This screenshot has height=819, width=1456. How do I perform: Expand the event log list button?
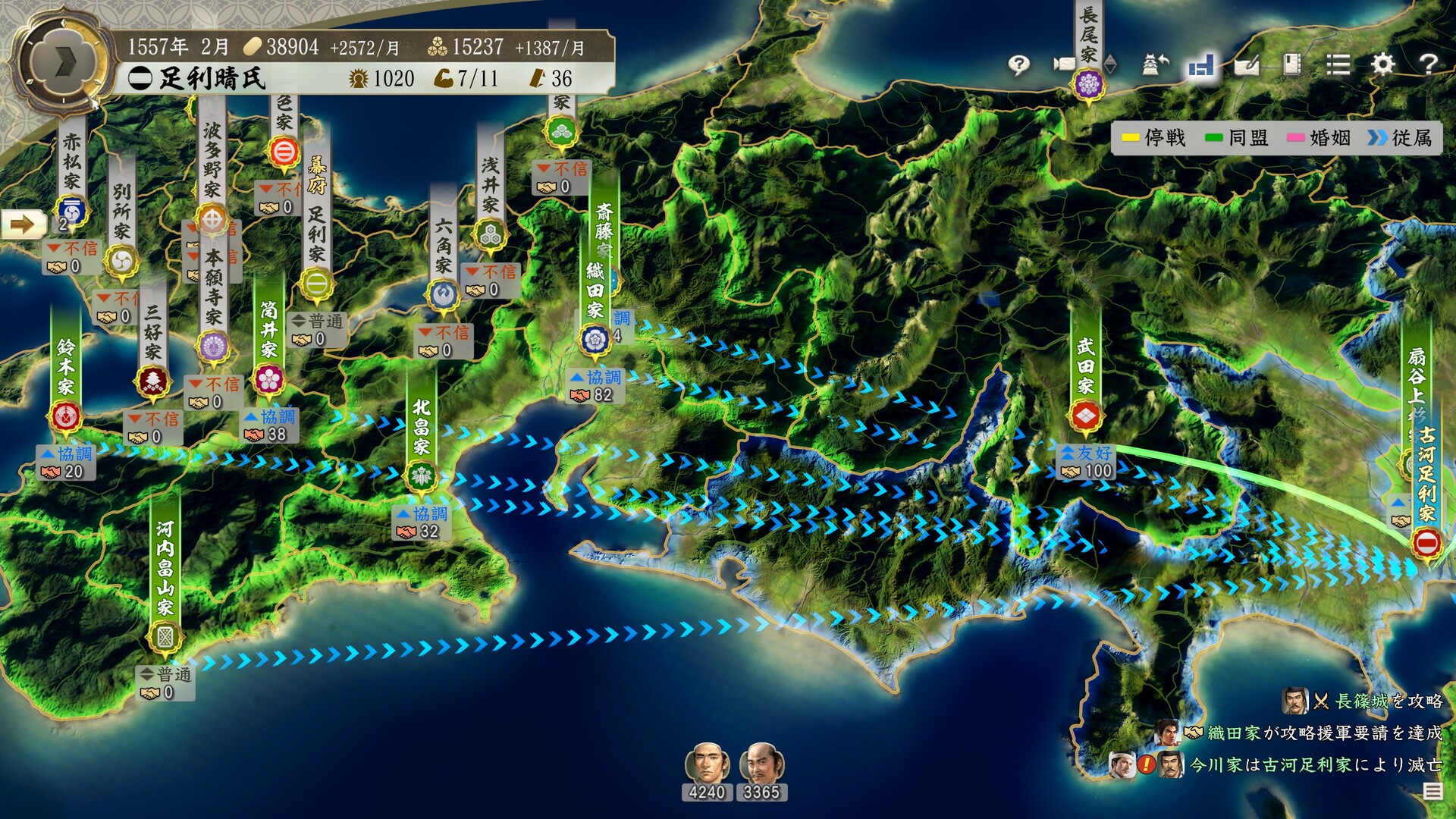pyautogui.click(x=1432, y=791)
